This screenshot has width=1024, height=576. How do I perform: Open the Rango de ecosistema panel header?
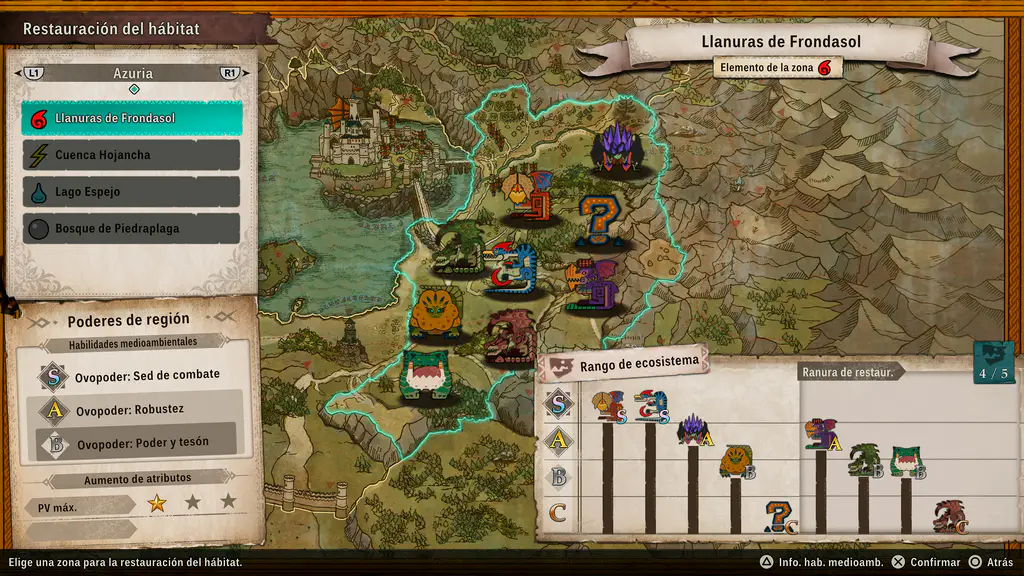[x=623, y=366]
